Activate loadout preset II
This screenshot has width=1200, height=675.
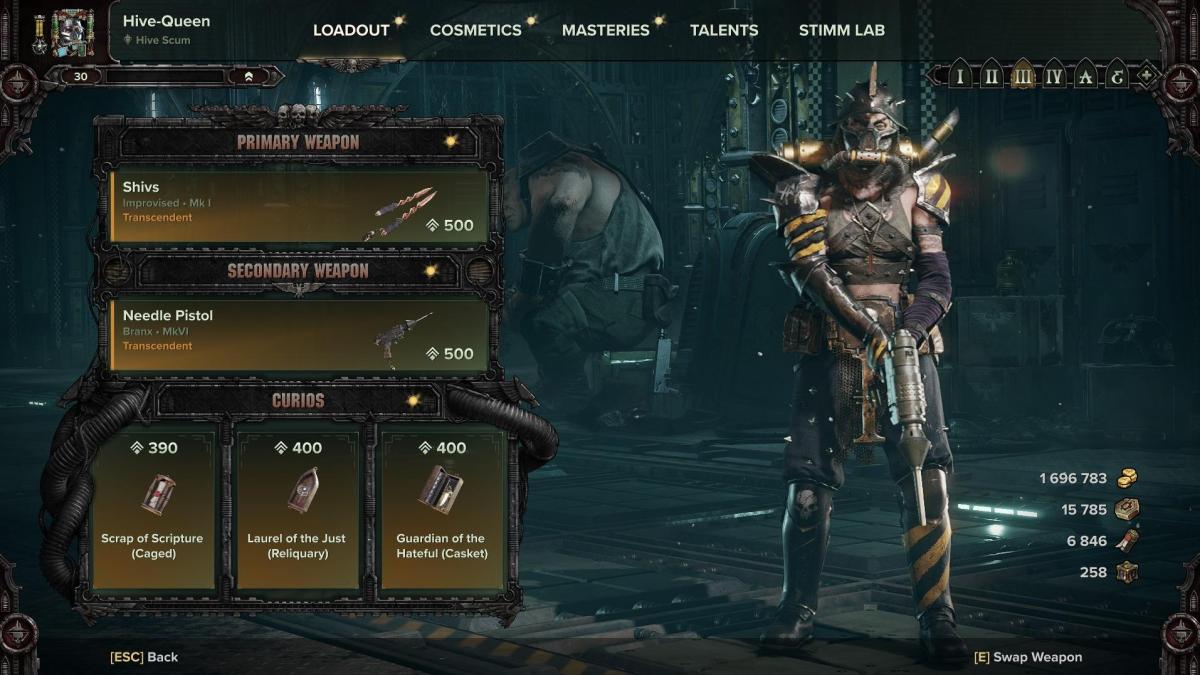click(991, 76)
